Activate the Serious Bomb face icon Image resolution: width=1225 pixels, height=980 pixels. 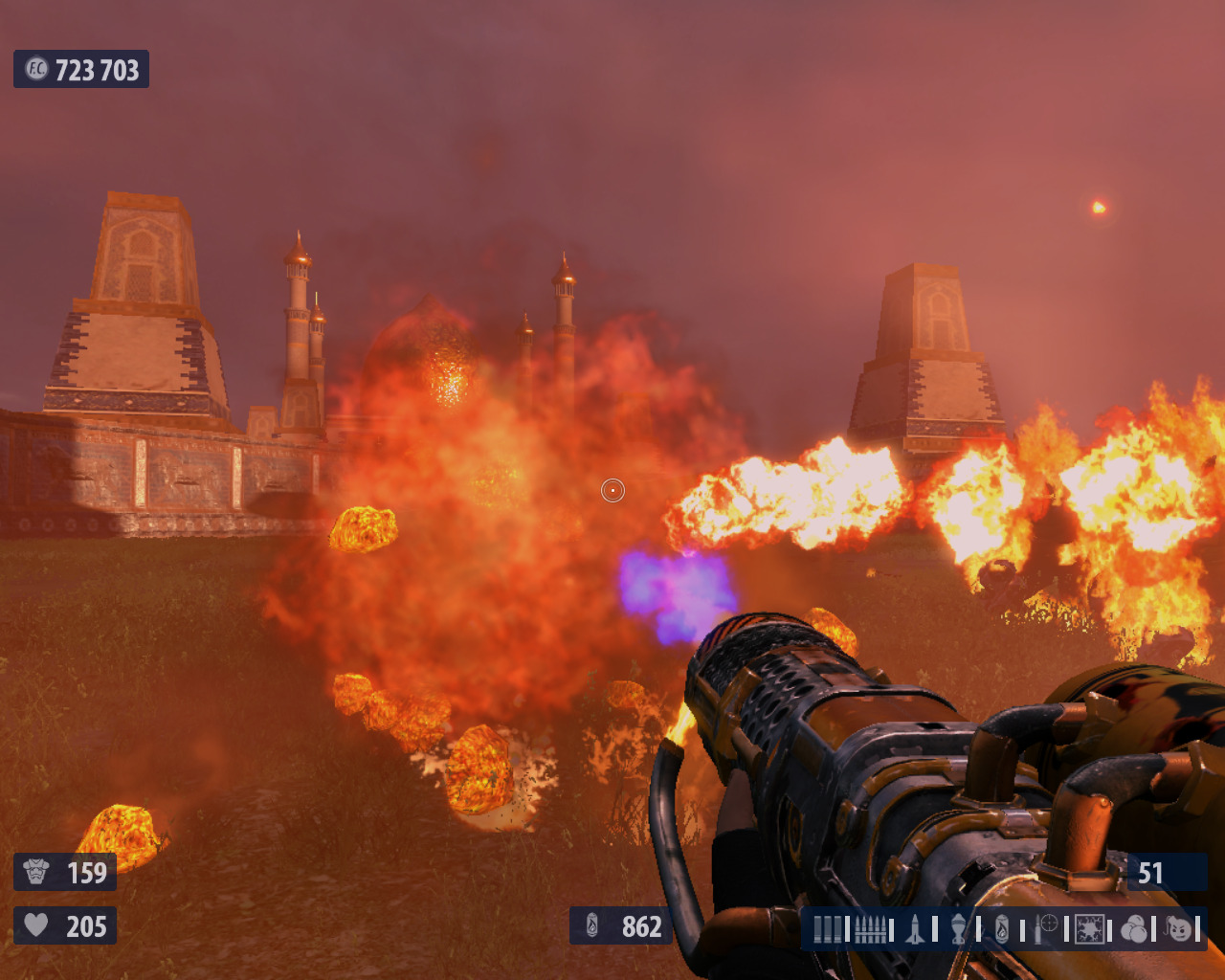[1178, 928]
